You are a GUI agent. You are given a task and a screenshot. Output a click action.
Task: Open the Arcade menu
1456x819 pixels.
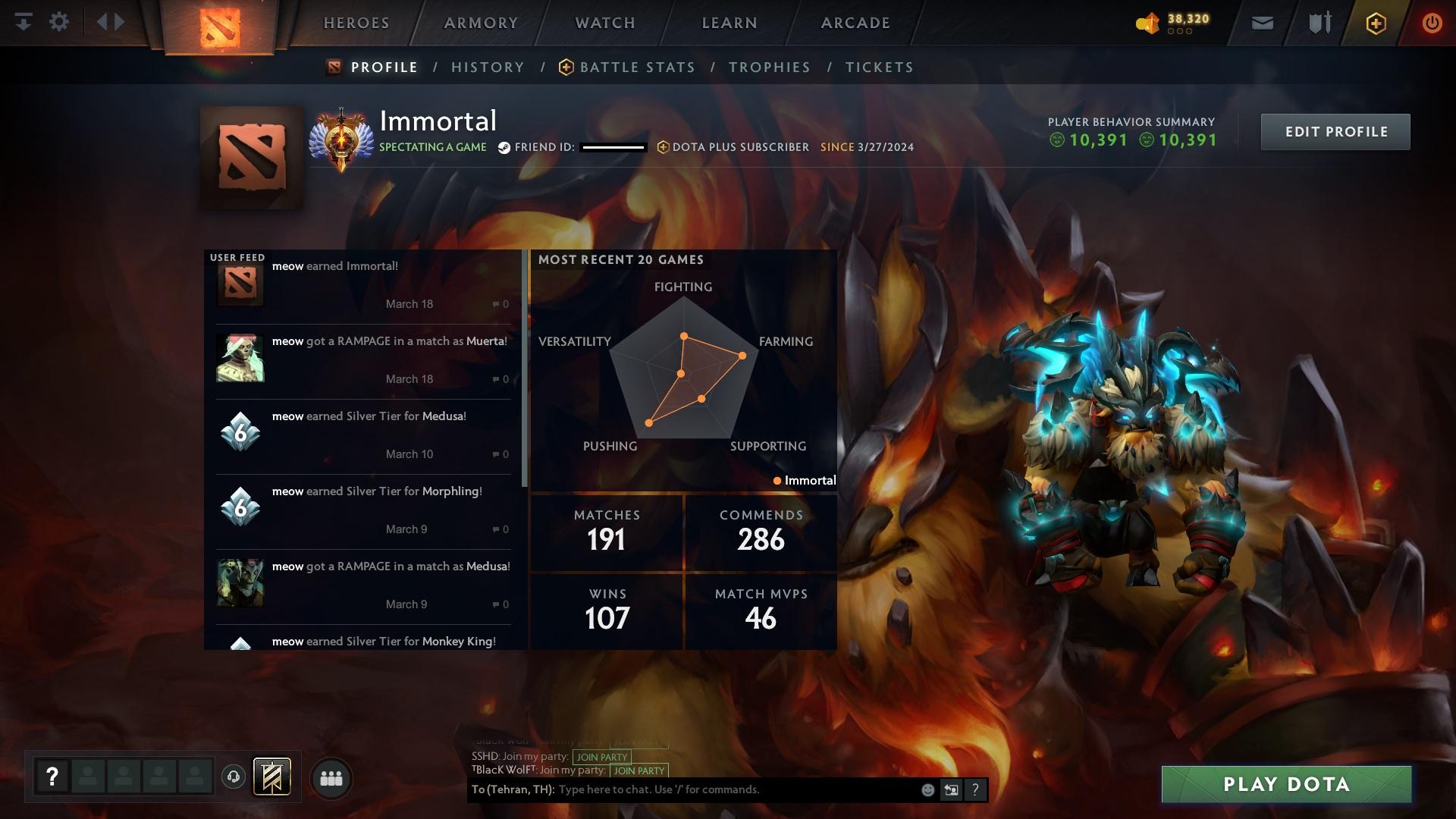click(855, 23)
